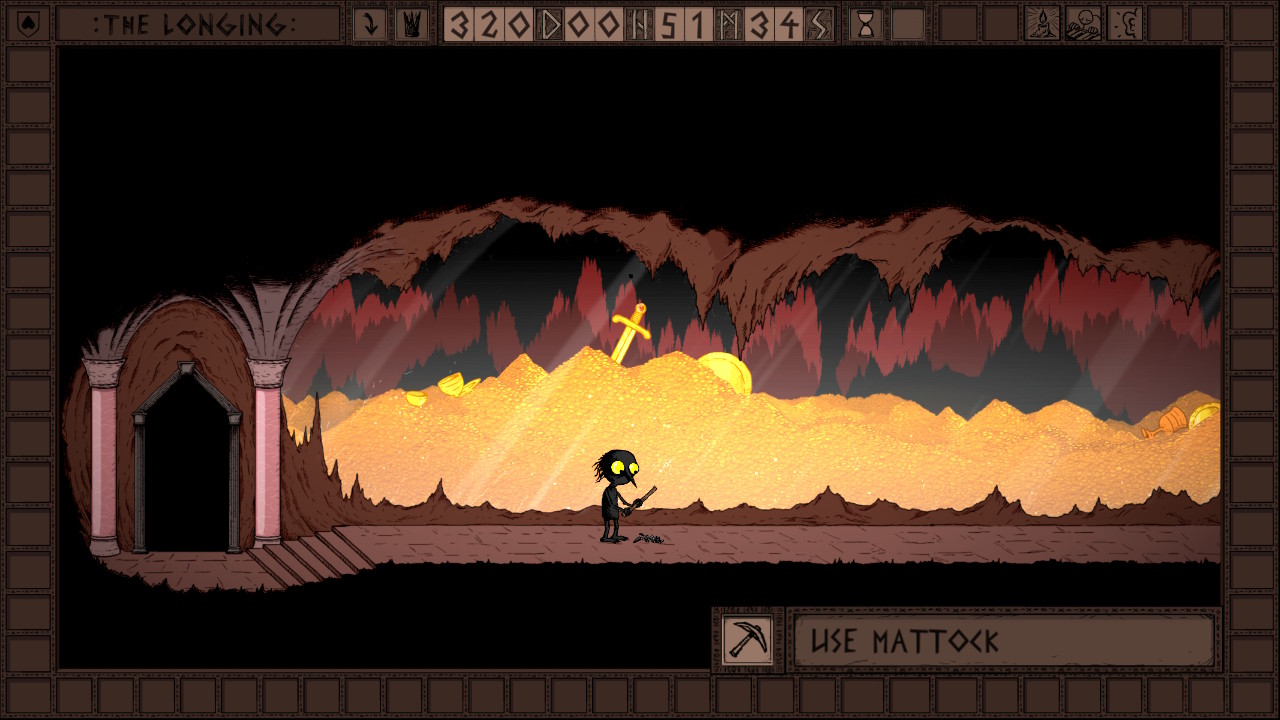Open The Longing title menu
This screenshot has height=720, width=1280.
click(195, 24)
